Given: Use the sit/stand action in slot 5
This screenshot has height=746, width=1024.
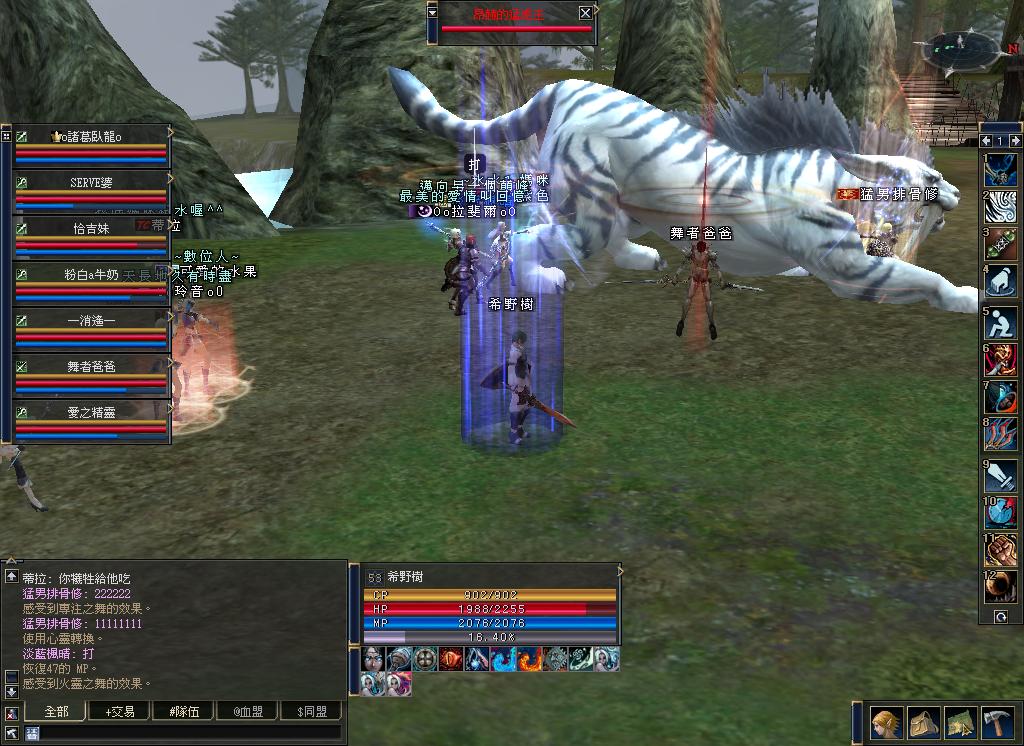Looking at the screenshot, I should [x=1000, y=322].
